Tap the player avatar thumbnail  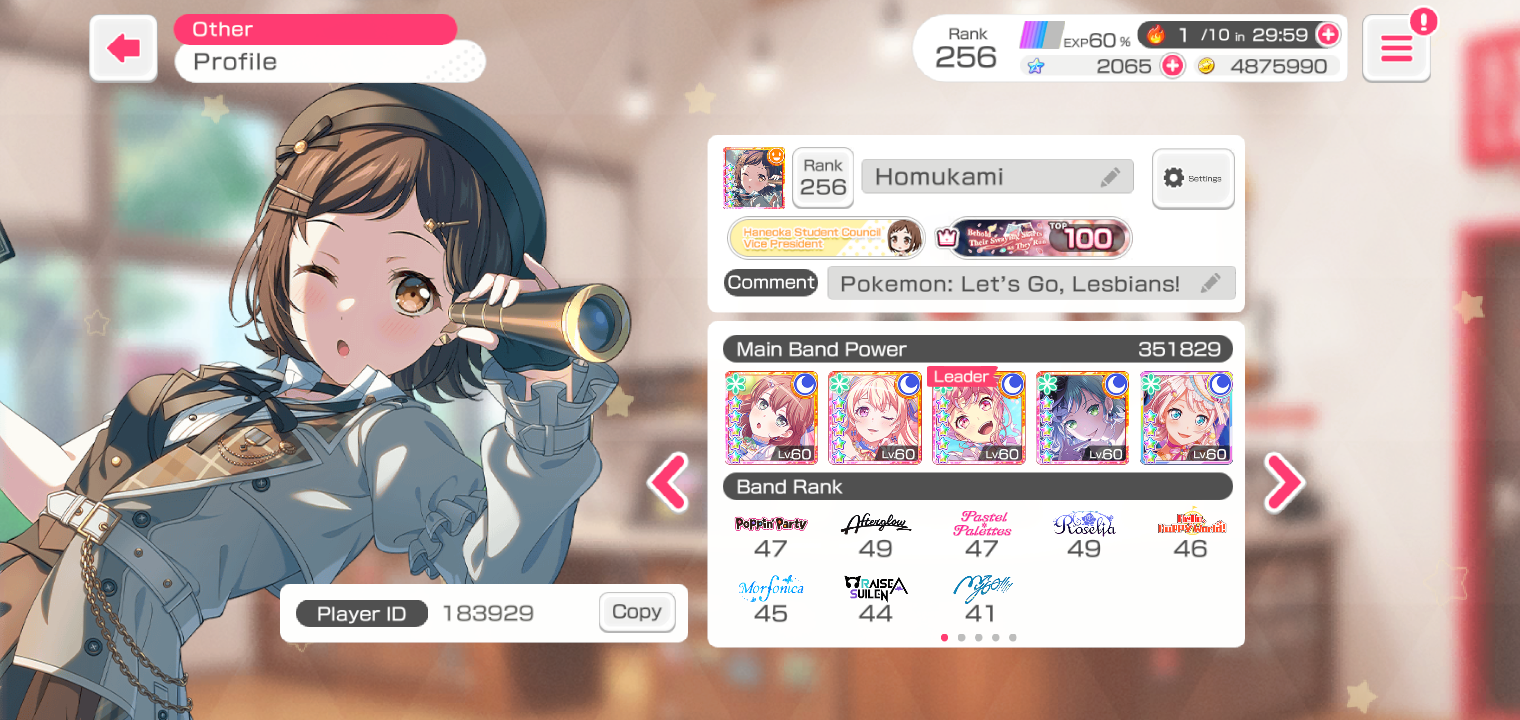pyautogui.click(x=754, y=178)
